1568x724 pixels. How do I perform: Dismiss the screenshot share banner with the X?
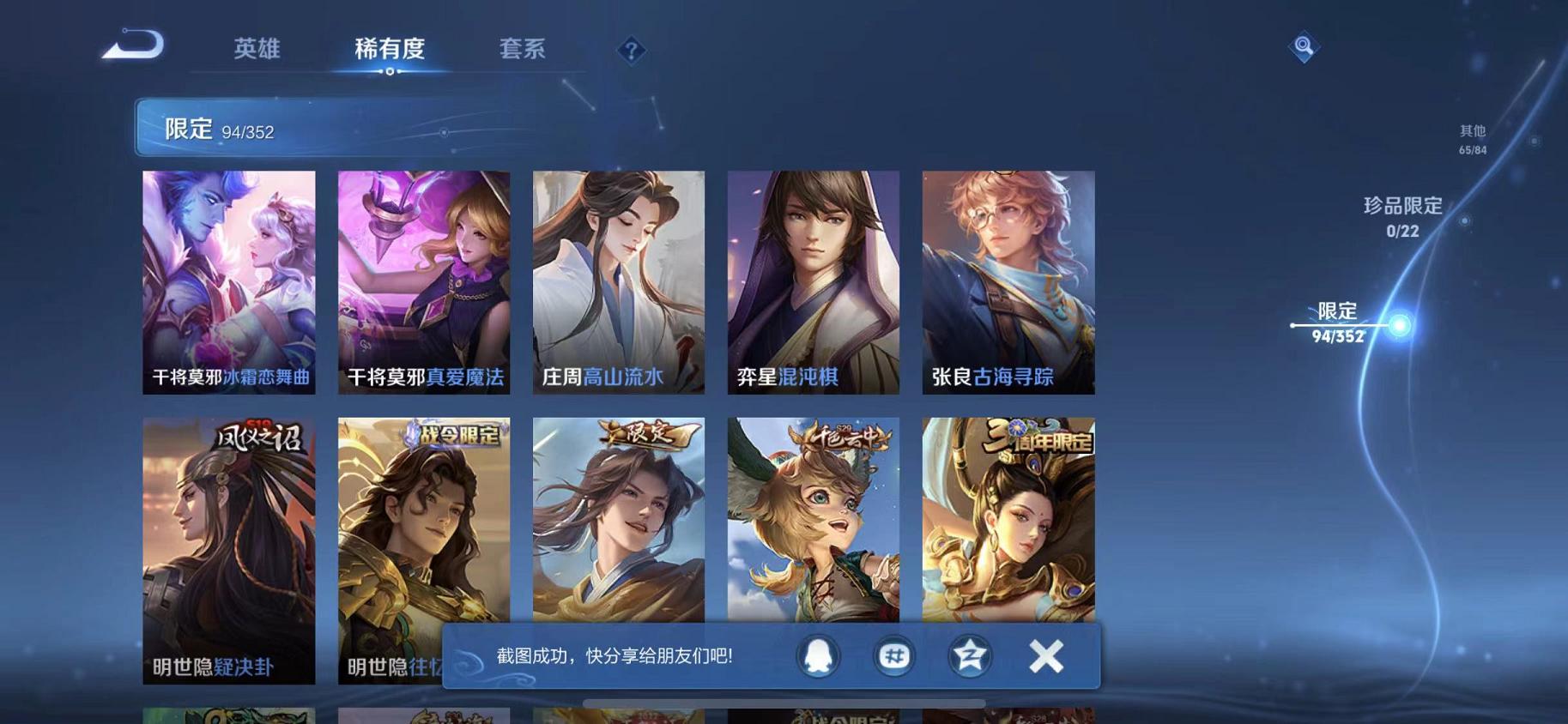tap(1045, 655)
